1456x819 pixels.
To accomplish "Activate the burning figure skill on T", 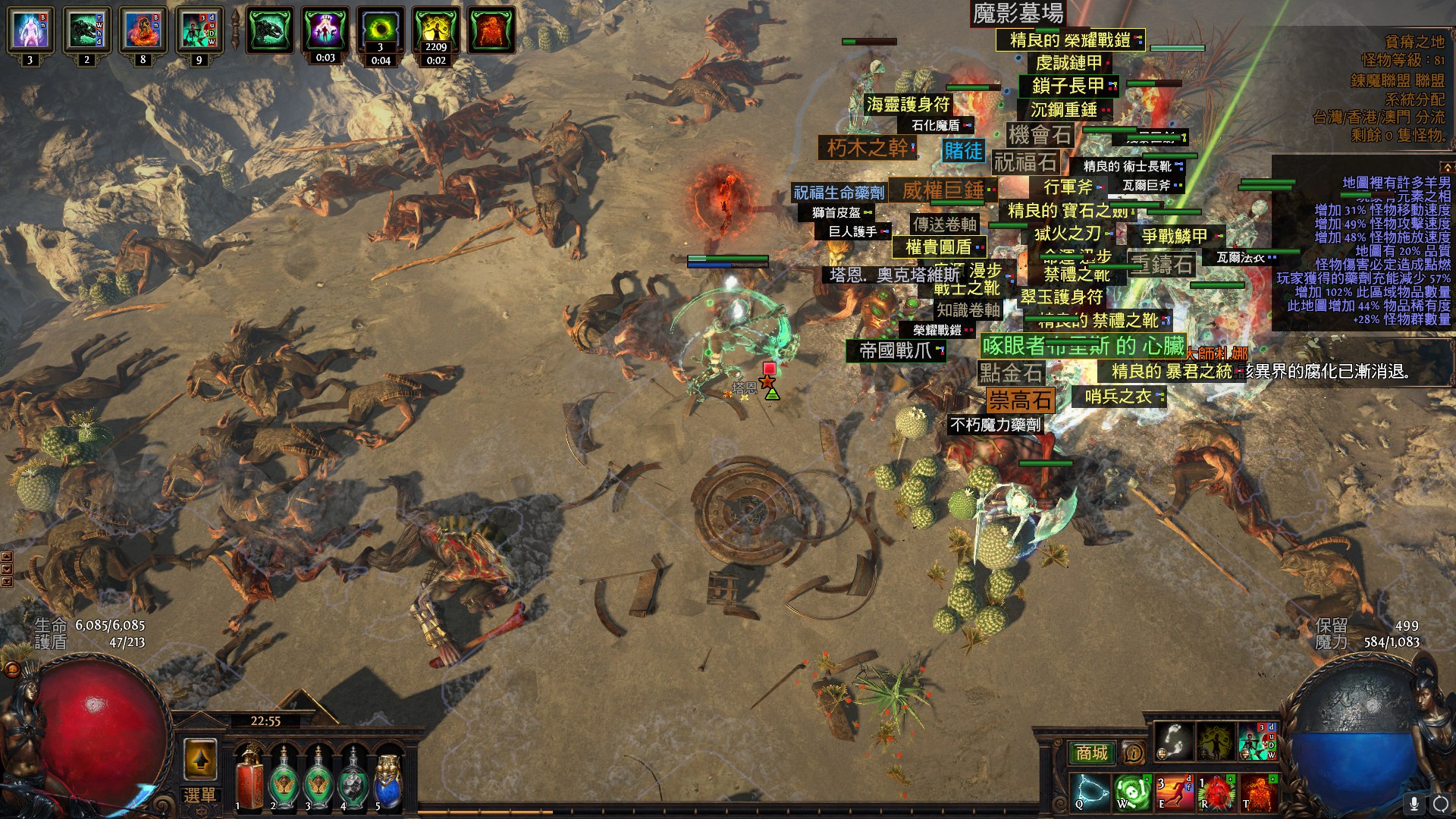I will [x=1257, y=791].
